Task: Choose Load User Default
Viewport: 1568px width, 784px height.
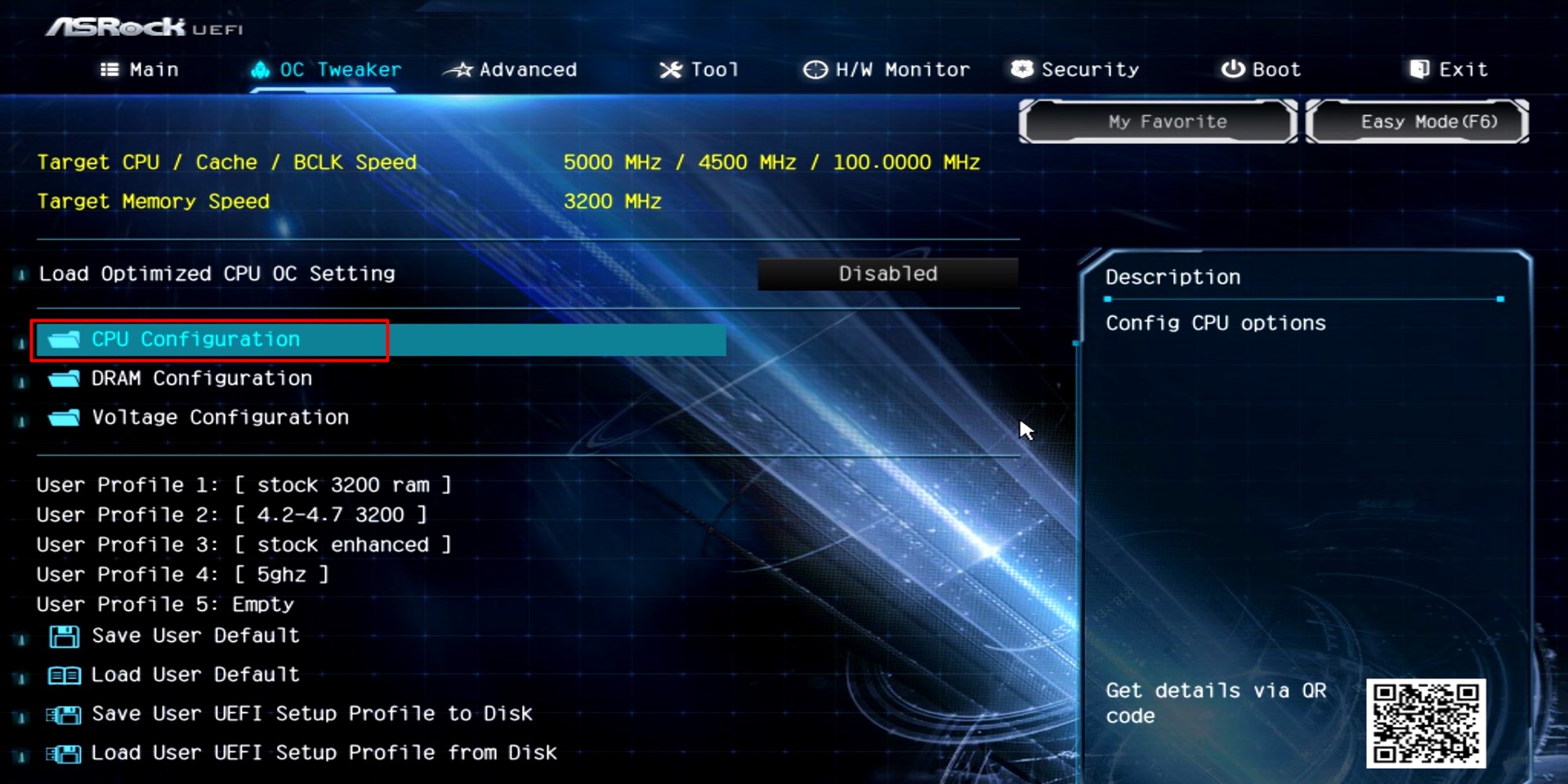Action: pos(195,675)
